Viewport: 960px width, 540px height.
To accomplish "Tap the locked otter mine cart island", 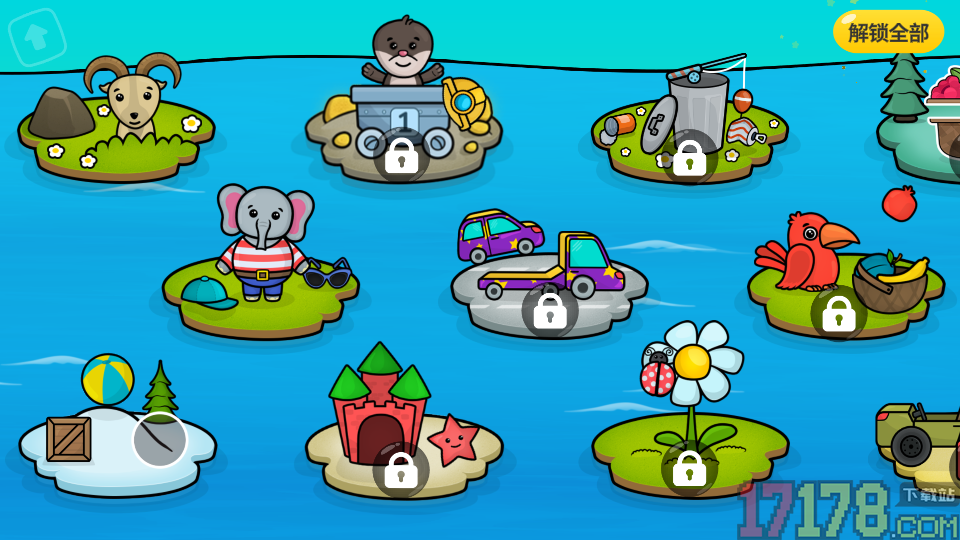I will pyautogui.click(x=402, y=155).
